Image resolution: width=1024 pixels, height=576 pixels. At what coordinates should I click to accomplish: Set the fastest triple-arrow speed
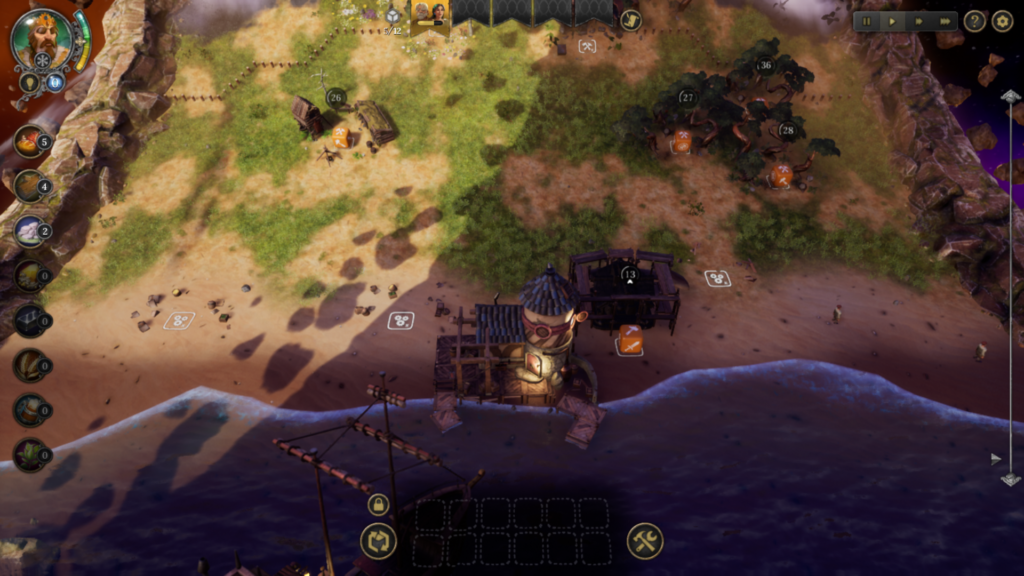coord(944,21)
